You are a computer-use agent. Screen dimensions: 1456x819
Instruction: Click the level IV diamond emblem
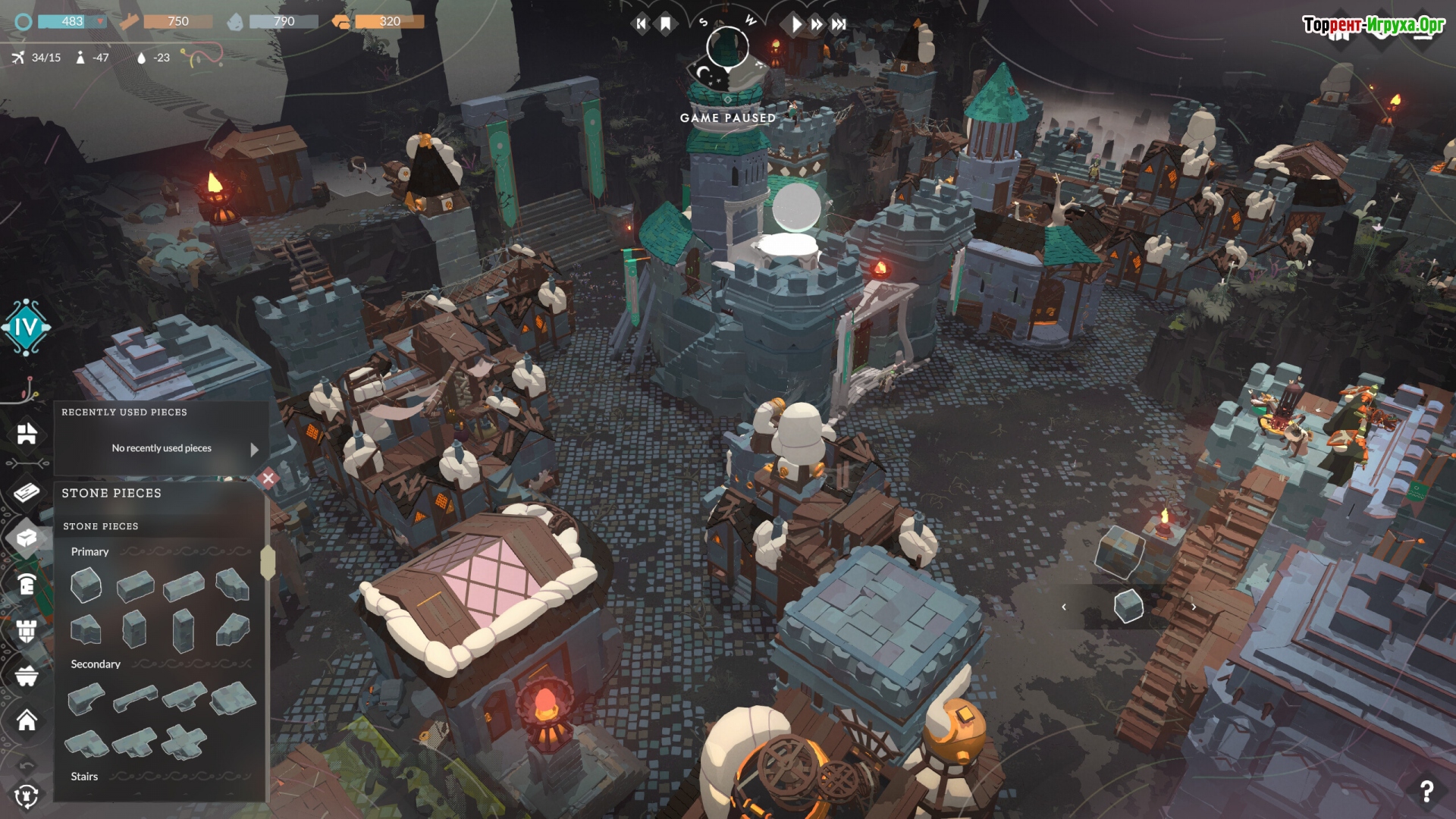[x=27, y=328]
